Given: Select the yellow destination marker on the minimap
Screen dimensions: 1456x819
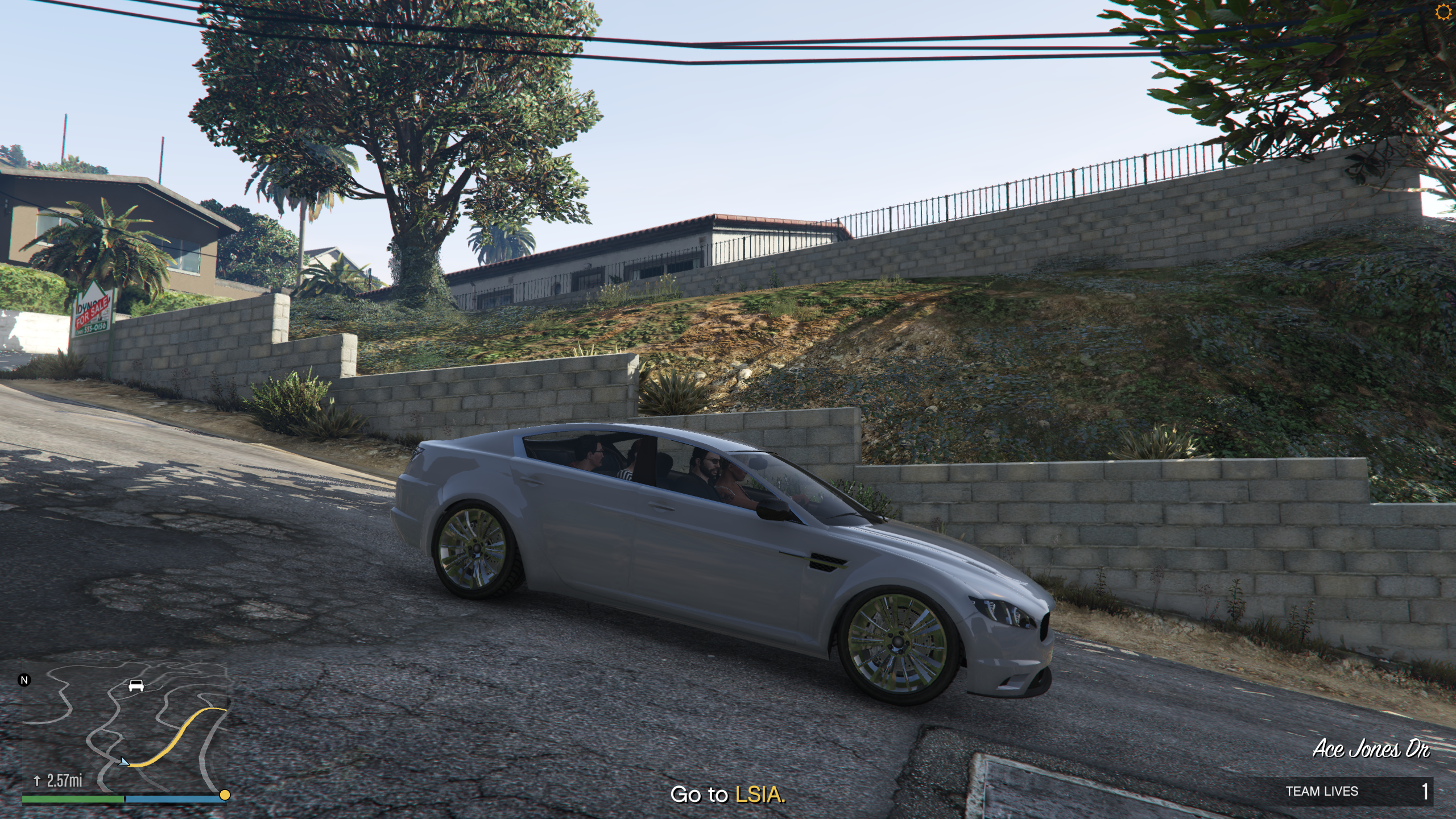Looking at the screenshot, I should tap(225, 795).
